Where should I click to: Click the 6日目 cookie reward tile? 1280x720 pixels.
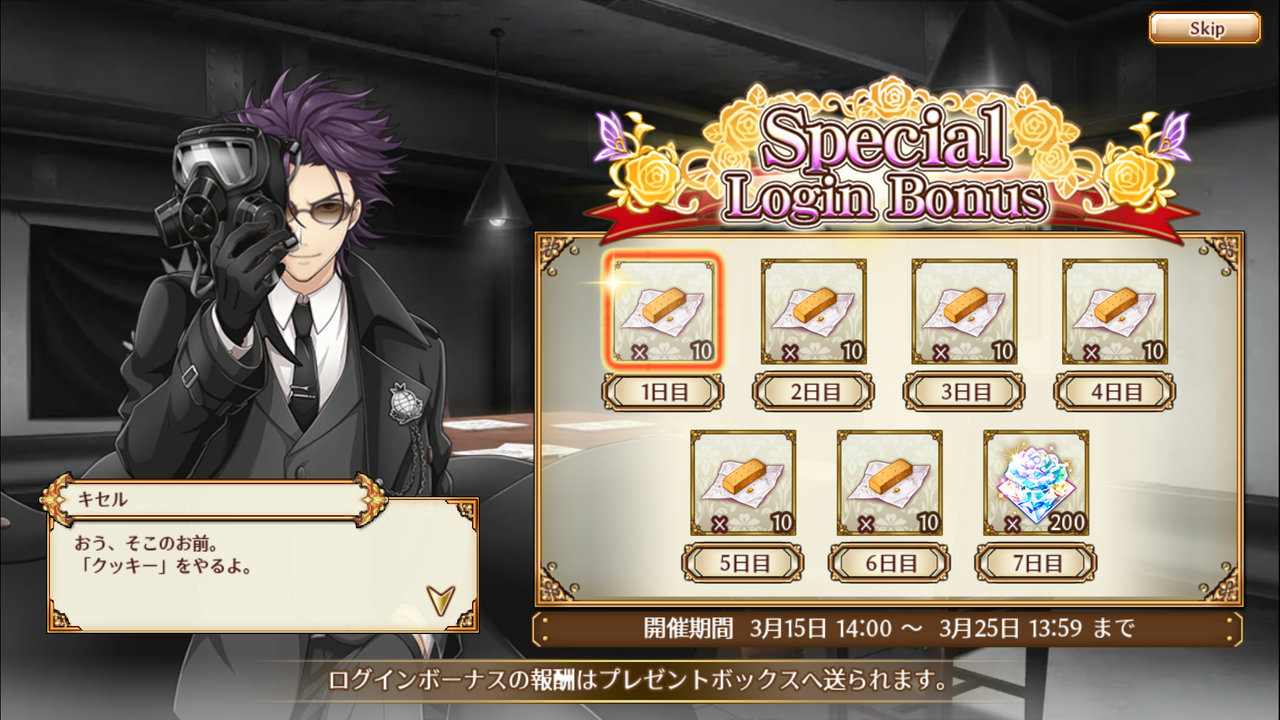(889, 483)
